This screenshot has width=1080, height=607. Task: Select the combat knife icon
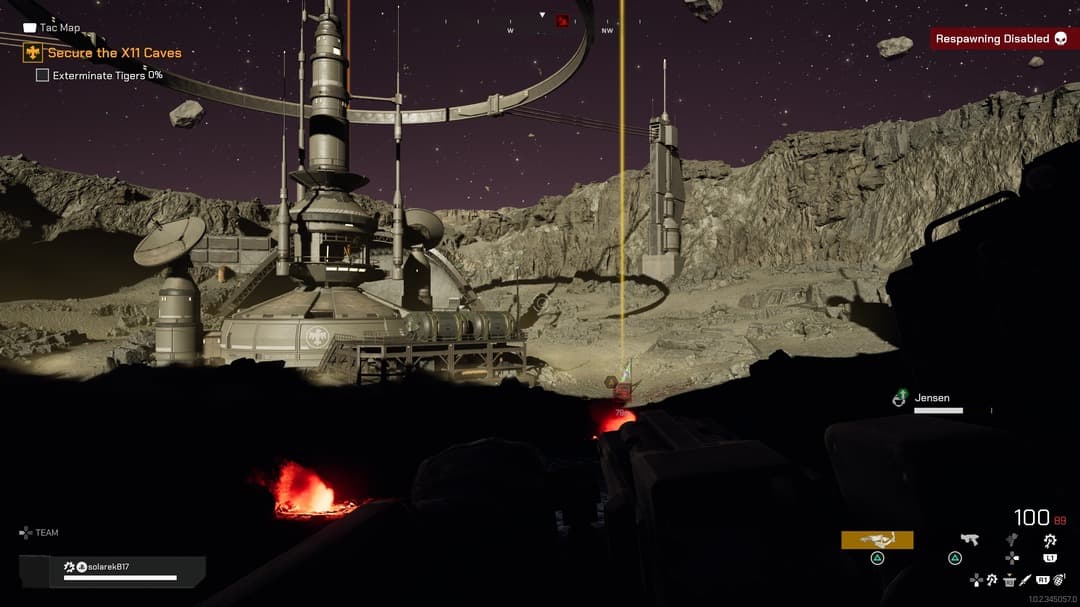tap(1027, 579)
